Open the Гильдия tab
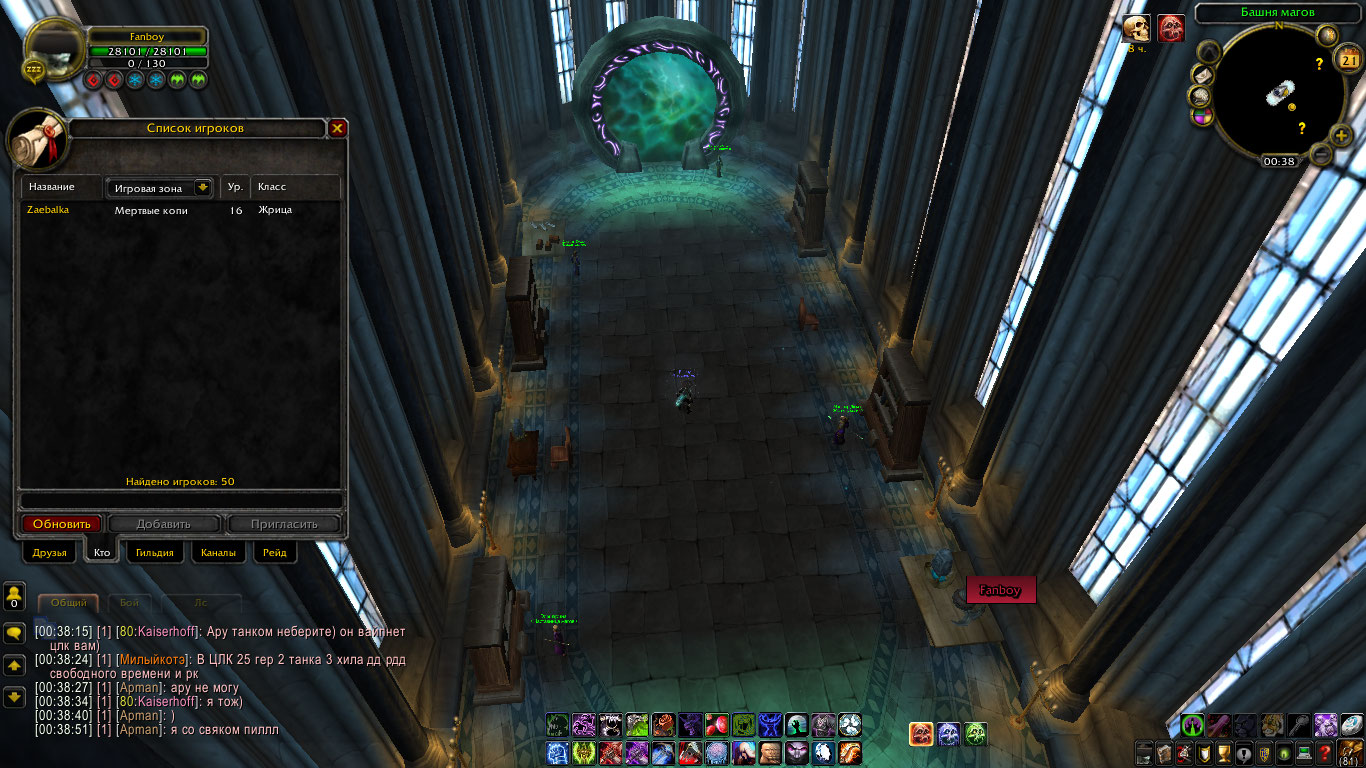This screenshot has width=1366, height=768. [155, 553]
